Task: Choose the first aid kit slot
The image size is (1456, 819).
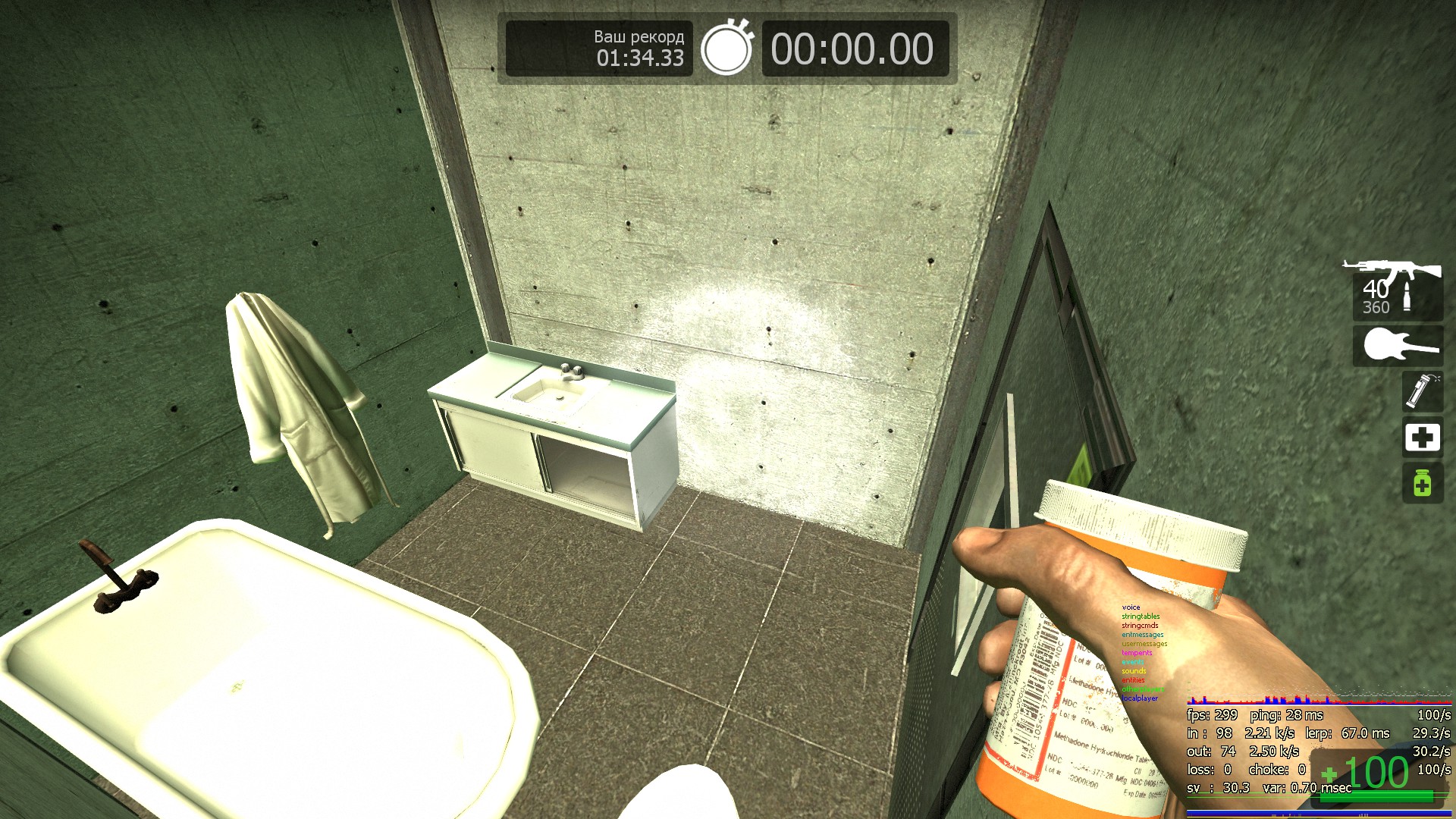Action: pyautogui.click(x=1422, y=438)
